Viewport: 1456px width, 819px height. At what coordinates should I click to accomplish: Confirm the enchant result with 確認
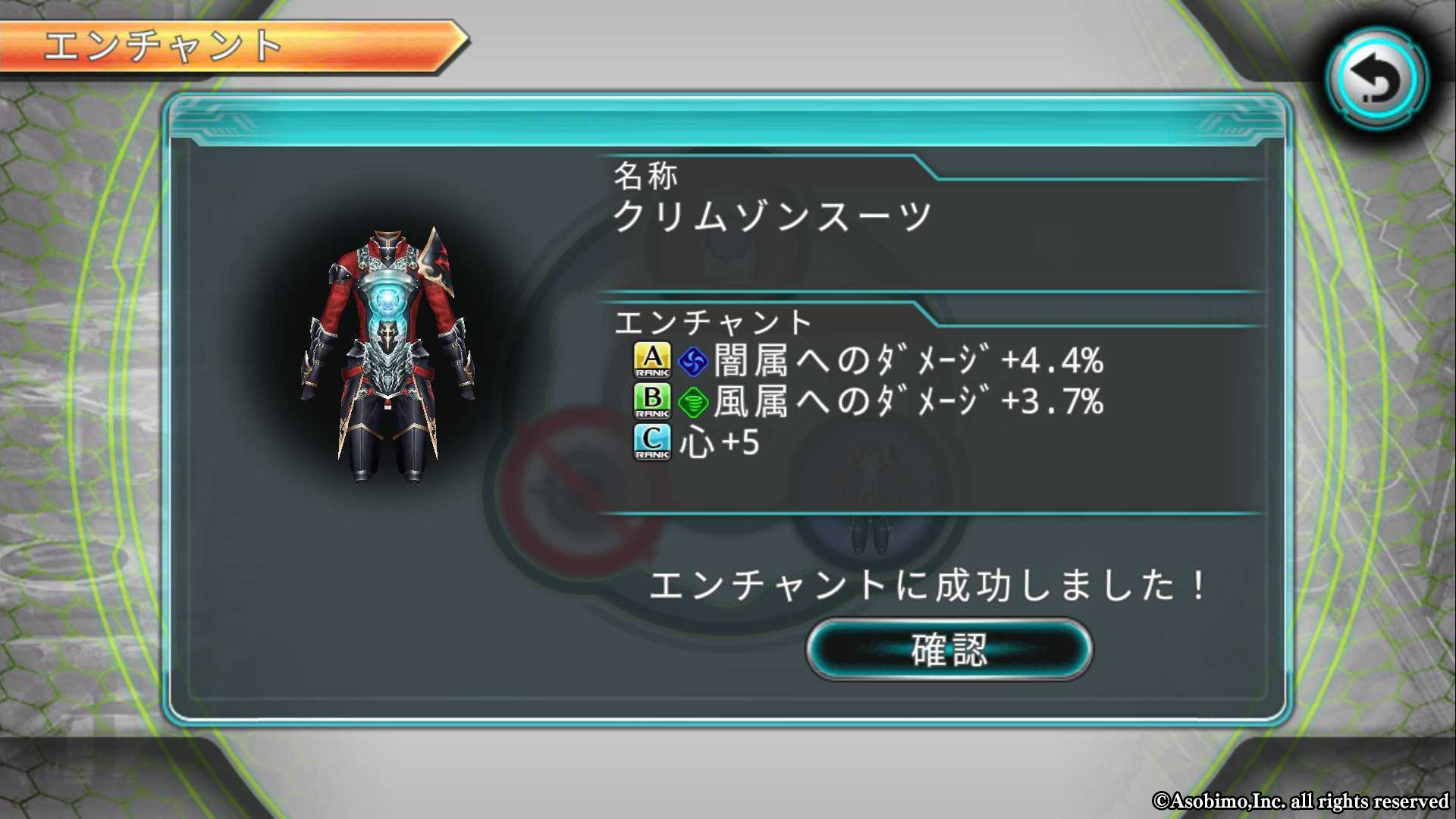(949, 650)
